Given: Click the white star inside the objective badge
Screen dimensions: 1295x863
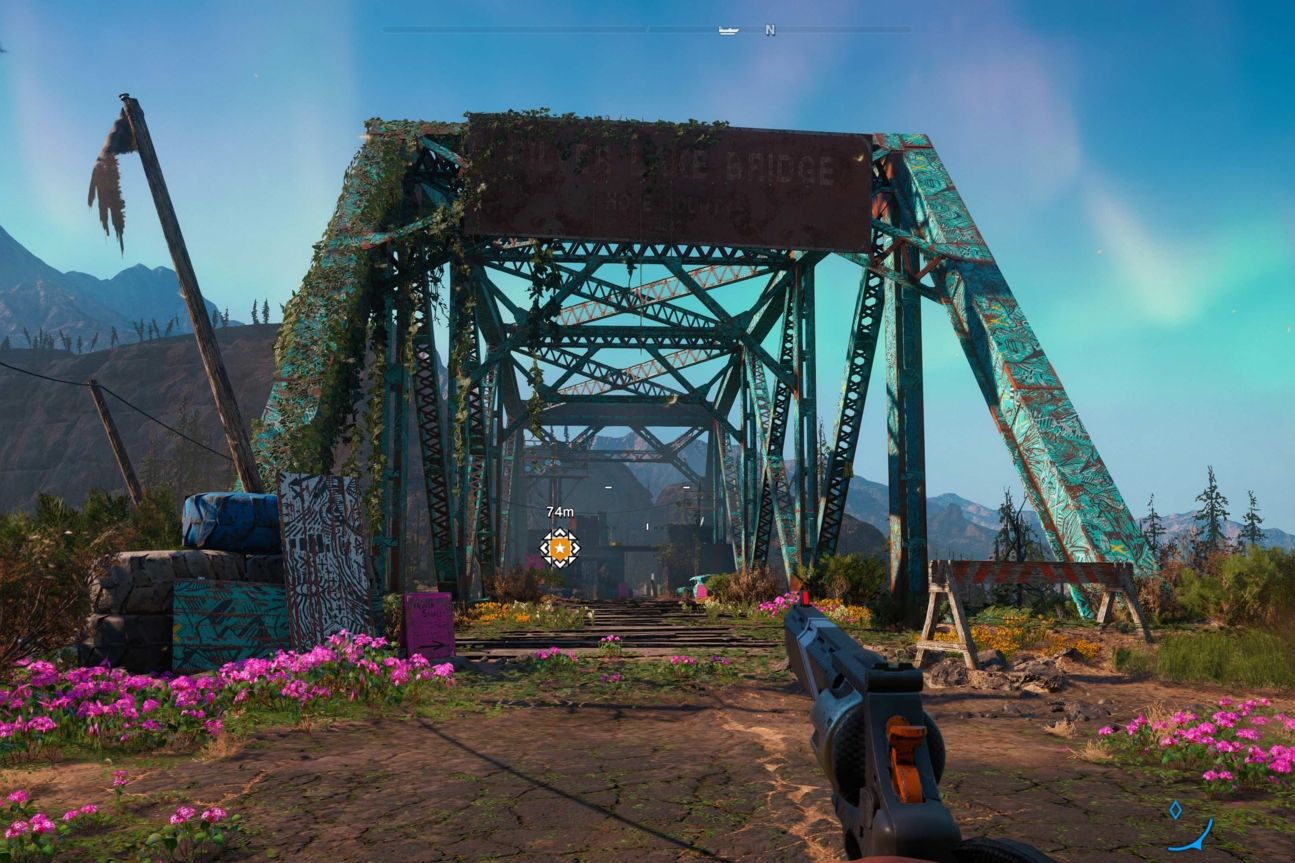Looking at the screenshot, I should pos(560,548).
